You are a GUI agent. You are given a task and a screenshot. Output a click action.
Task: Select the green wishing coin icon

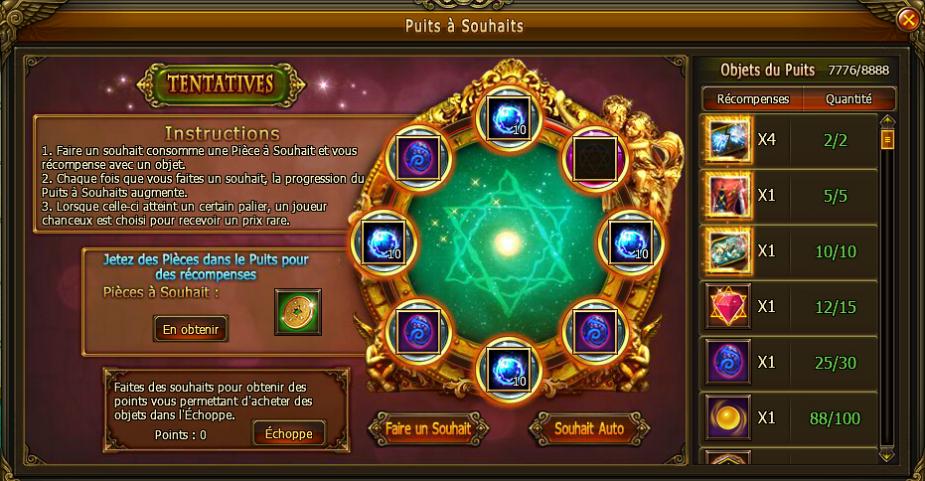297,312
